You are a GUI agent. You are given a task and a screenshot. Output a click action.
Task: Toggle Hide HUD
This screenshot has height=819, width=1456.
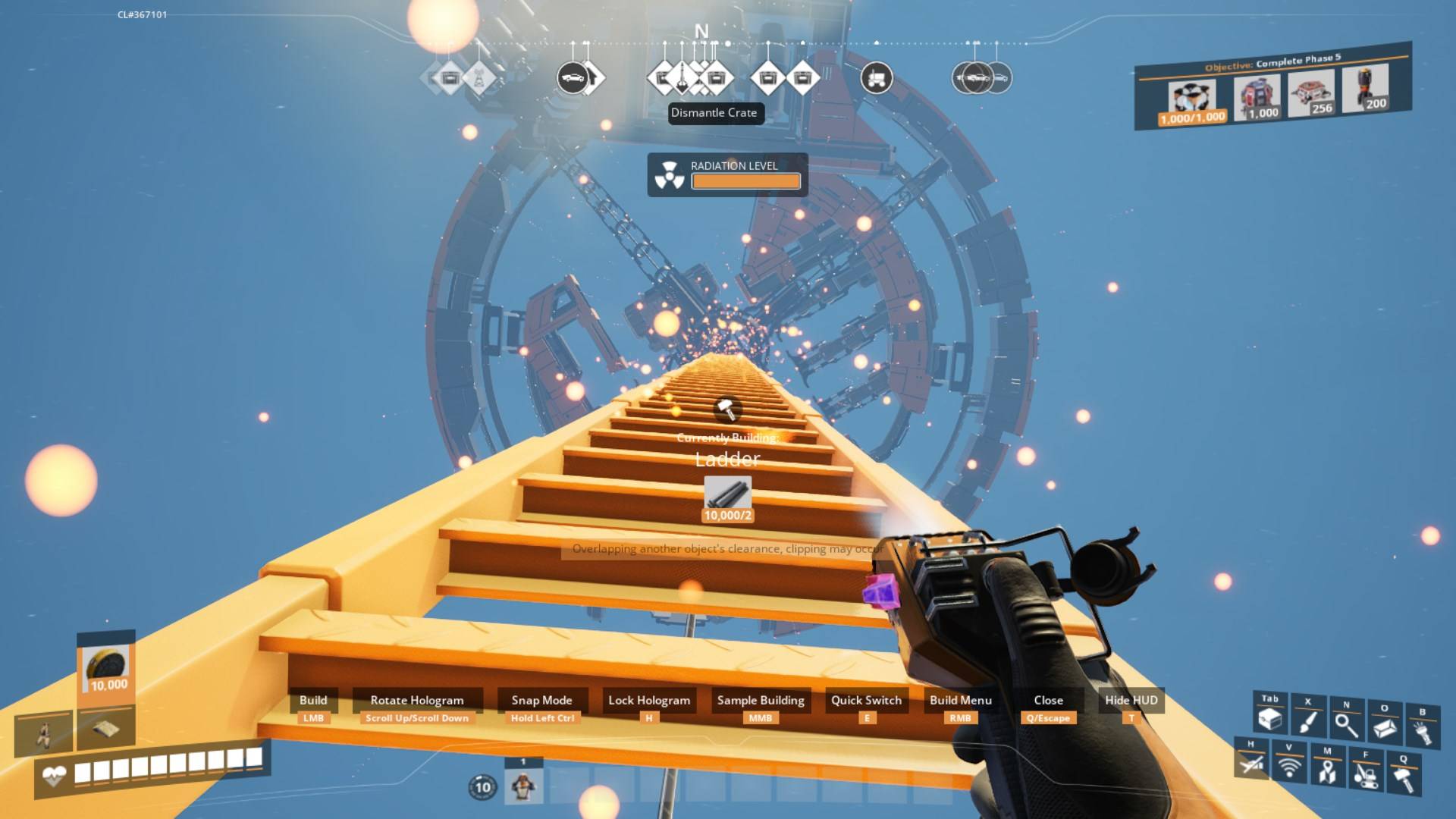click(x=1130, y=700)
